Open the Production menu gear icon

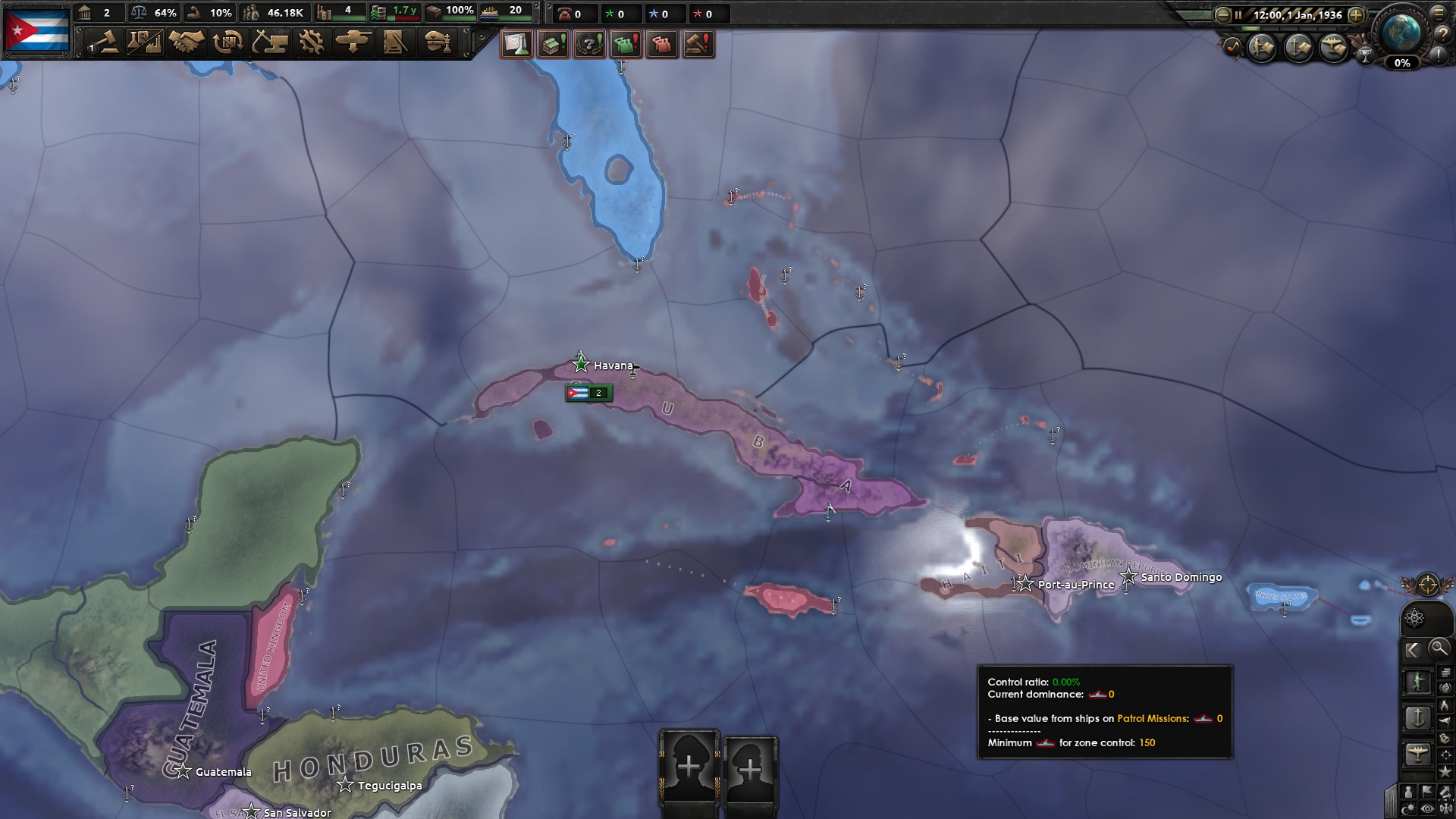pos(312,43)
